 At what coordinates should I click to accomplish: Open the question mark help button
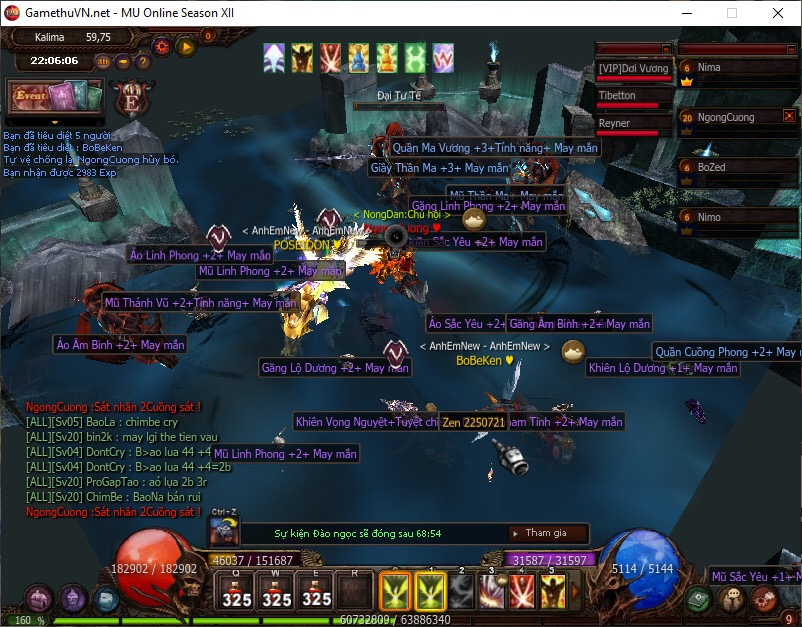click(x=143, y=61)
